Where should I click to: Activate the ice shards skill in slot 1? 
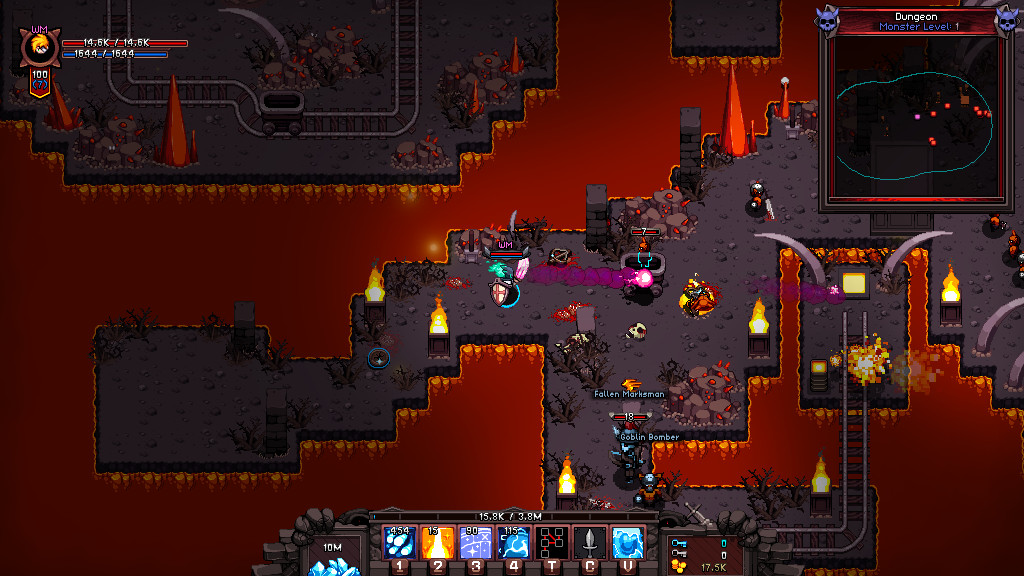click(399, 543)
